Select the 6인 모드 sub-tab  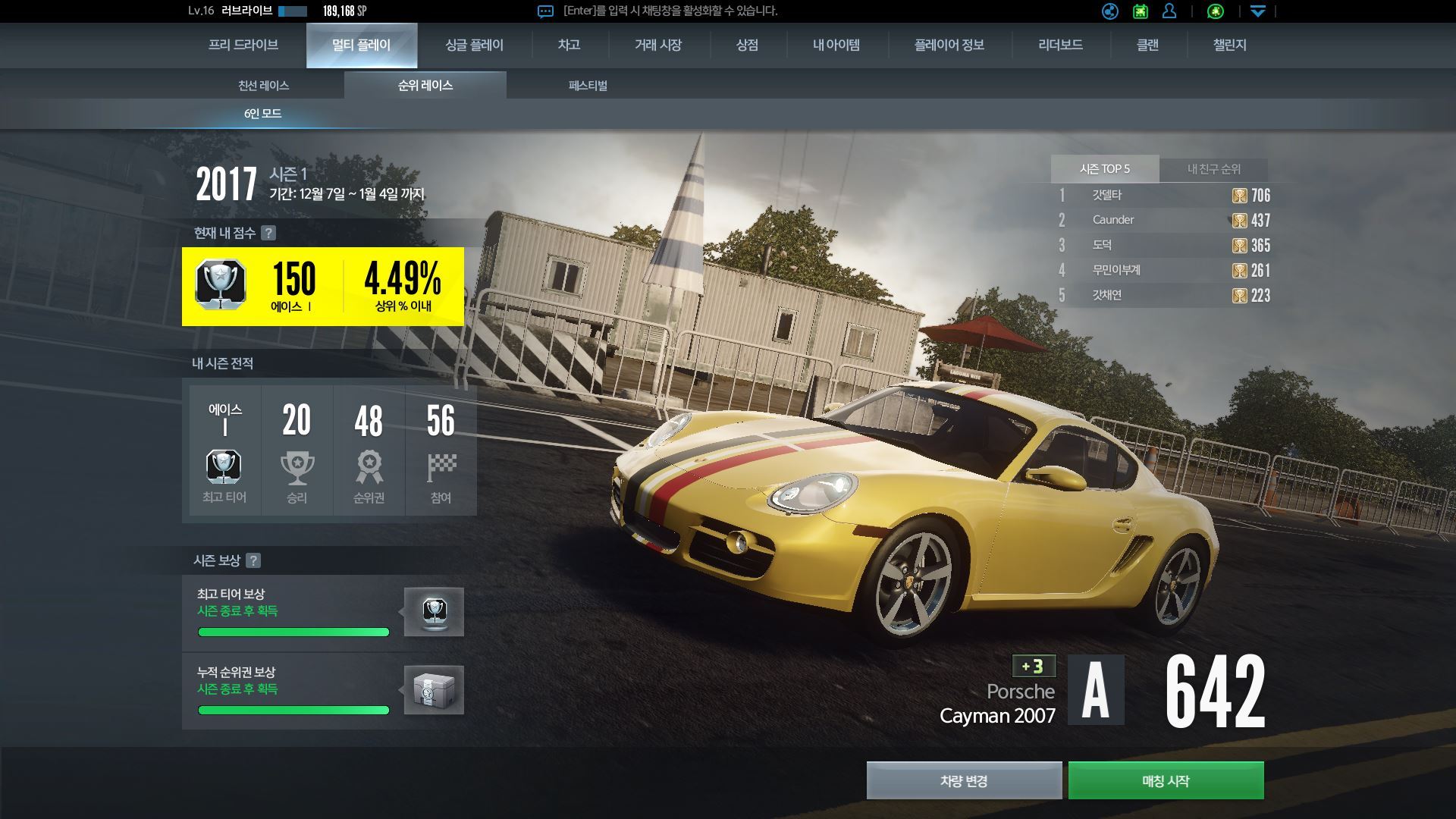262,114
